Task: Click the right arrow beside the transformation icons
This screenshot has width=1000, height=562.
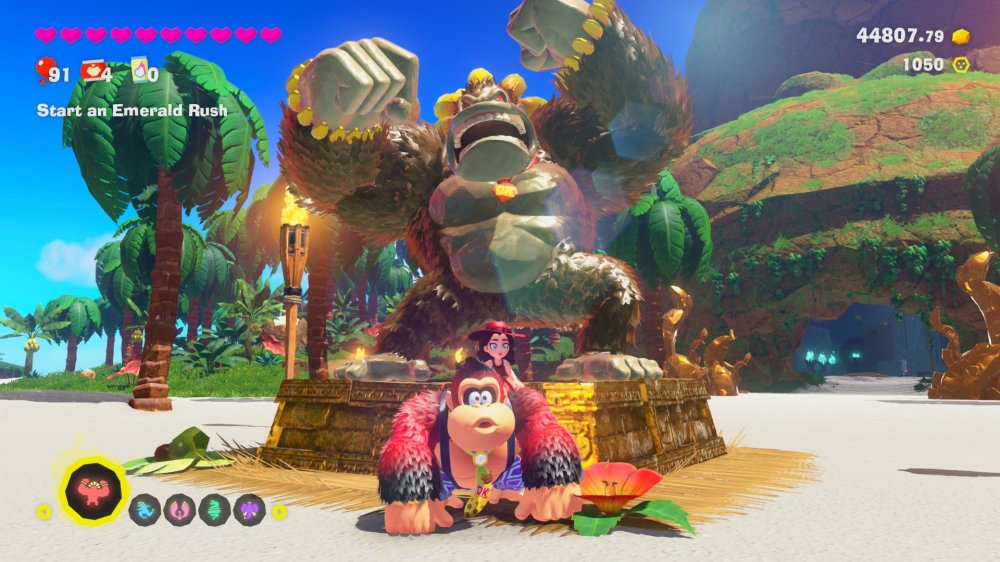Action: coord(279,512)
